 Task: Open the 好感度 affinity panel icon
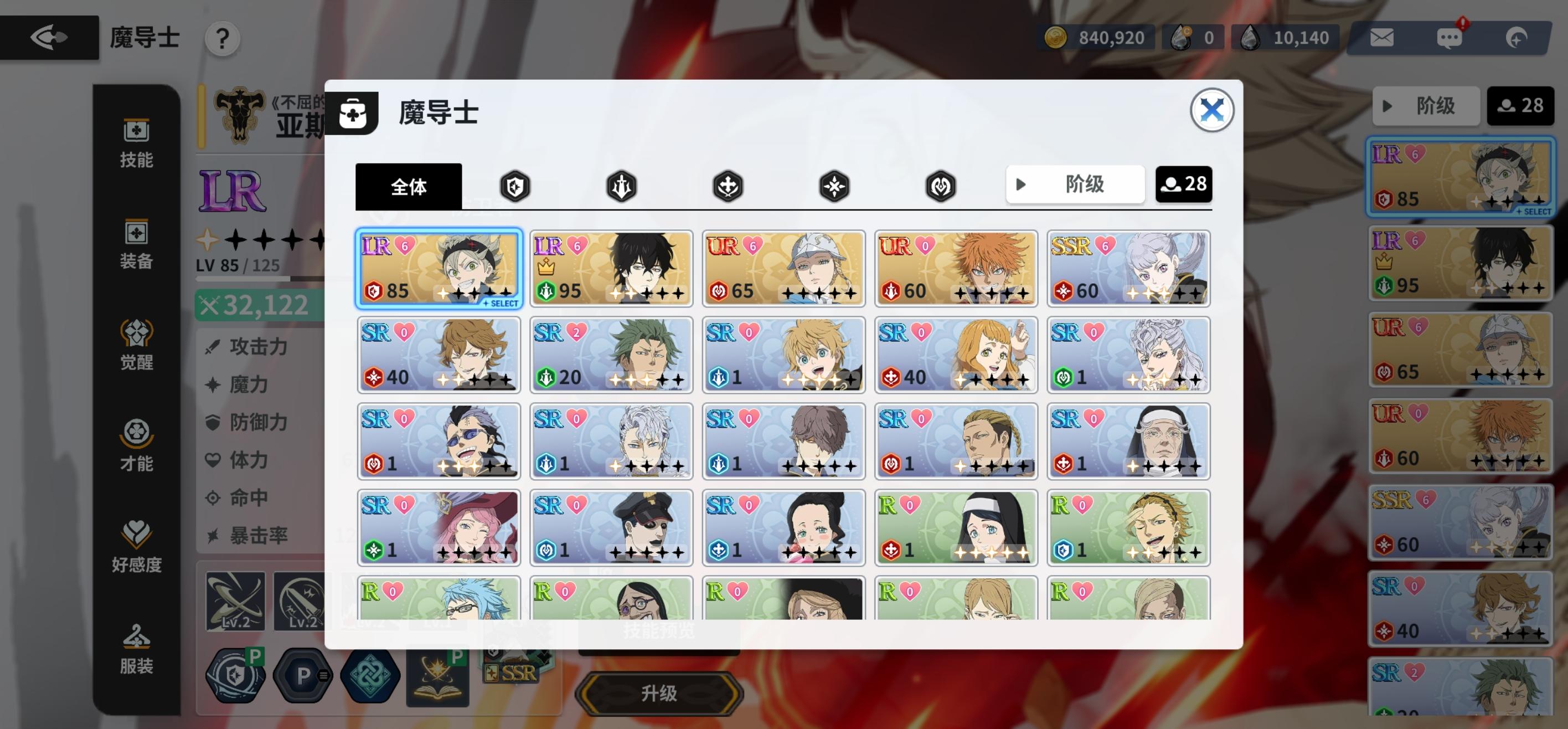[137, 545]
